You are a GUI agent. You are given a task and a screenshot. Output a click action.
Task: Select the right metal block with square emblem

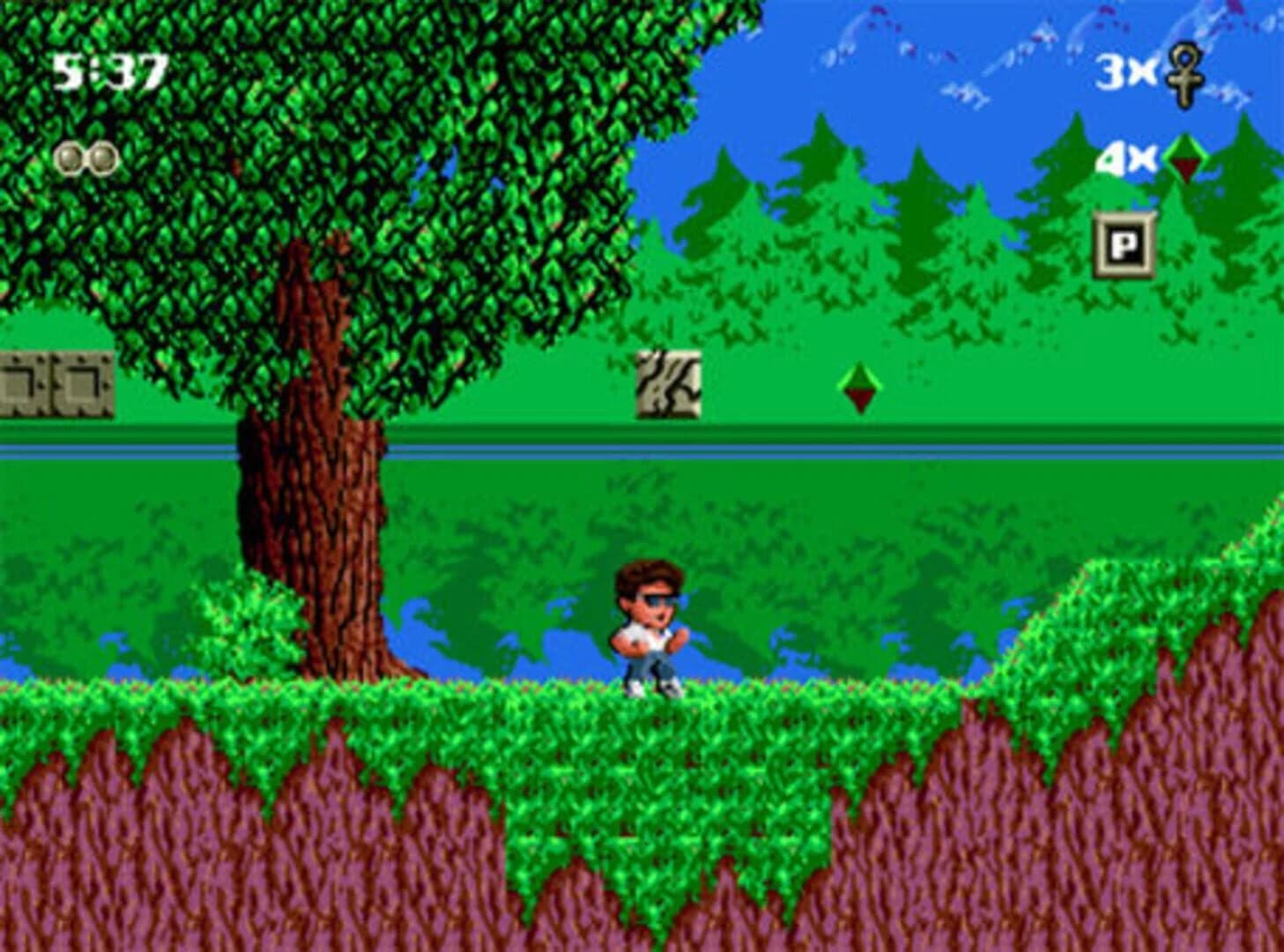[81, 383]
